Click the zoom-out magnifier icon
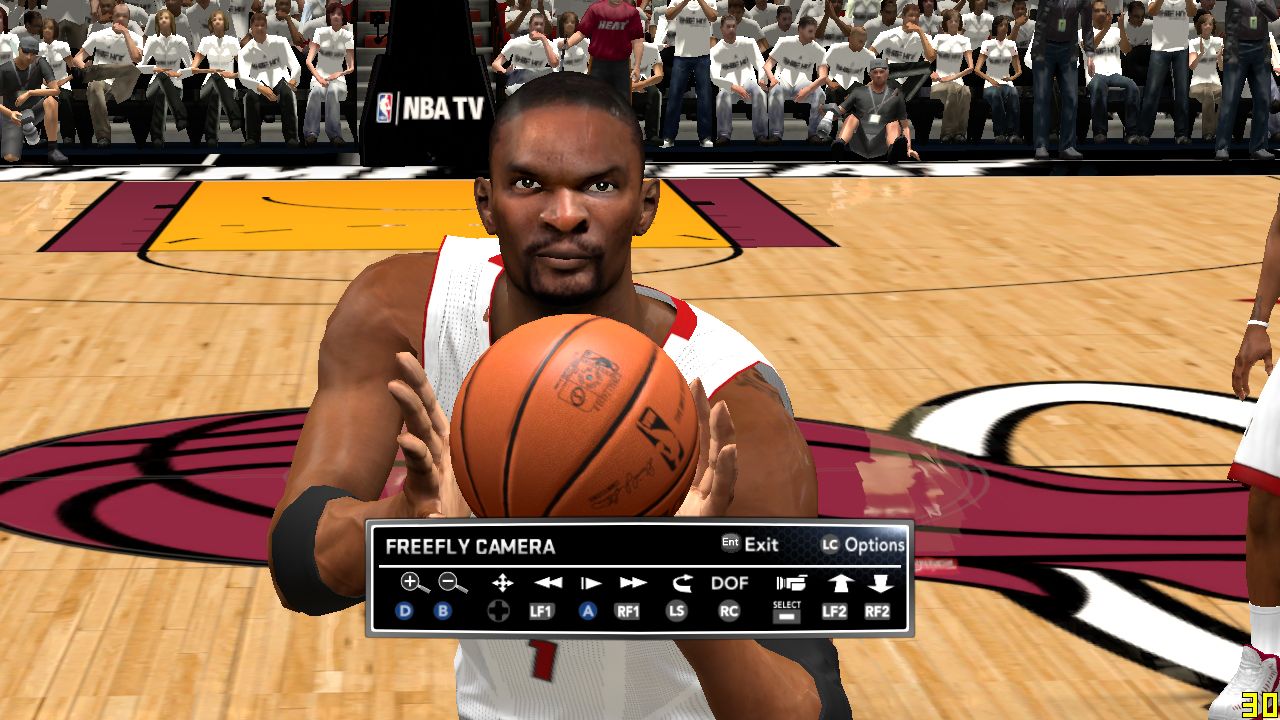Screen dimensions: 1280x720 pyautogui.click(x=452, y=582)
